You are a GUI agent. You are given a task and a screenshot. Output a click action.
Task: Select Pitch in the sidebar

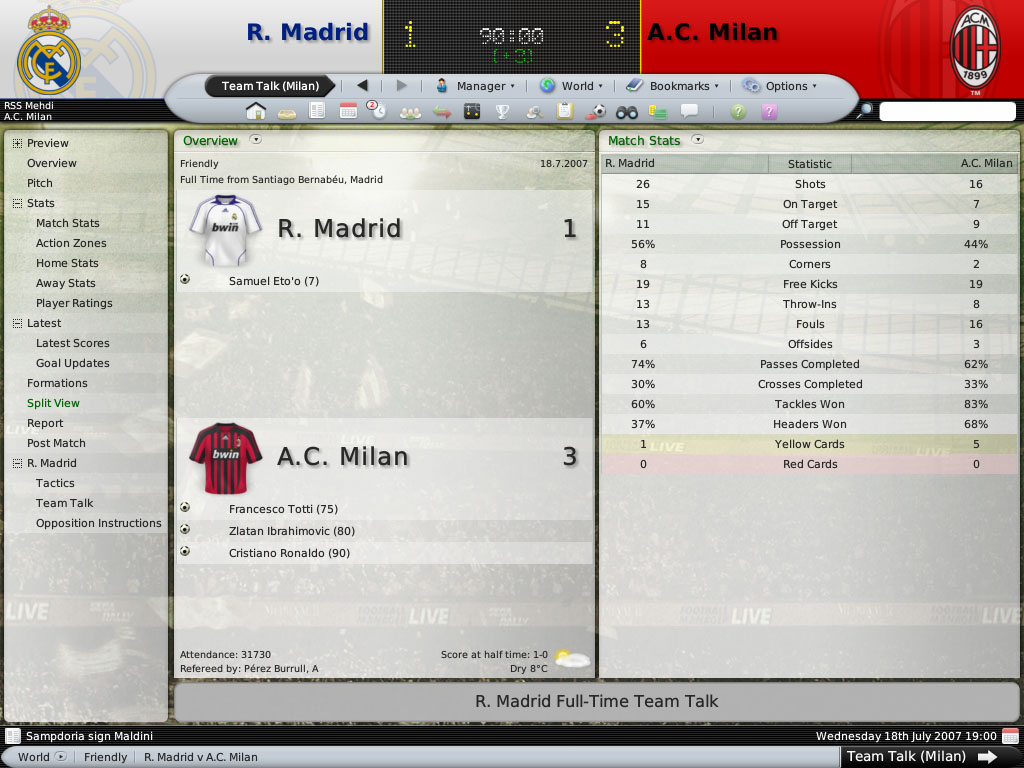point(40,183)
